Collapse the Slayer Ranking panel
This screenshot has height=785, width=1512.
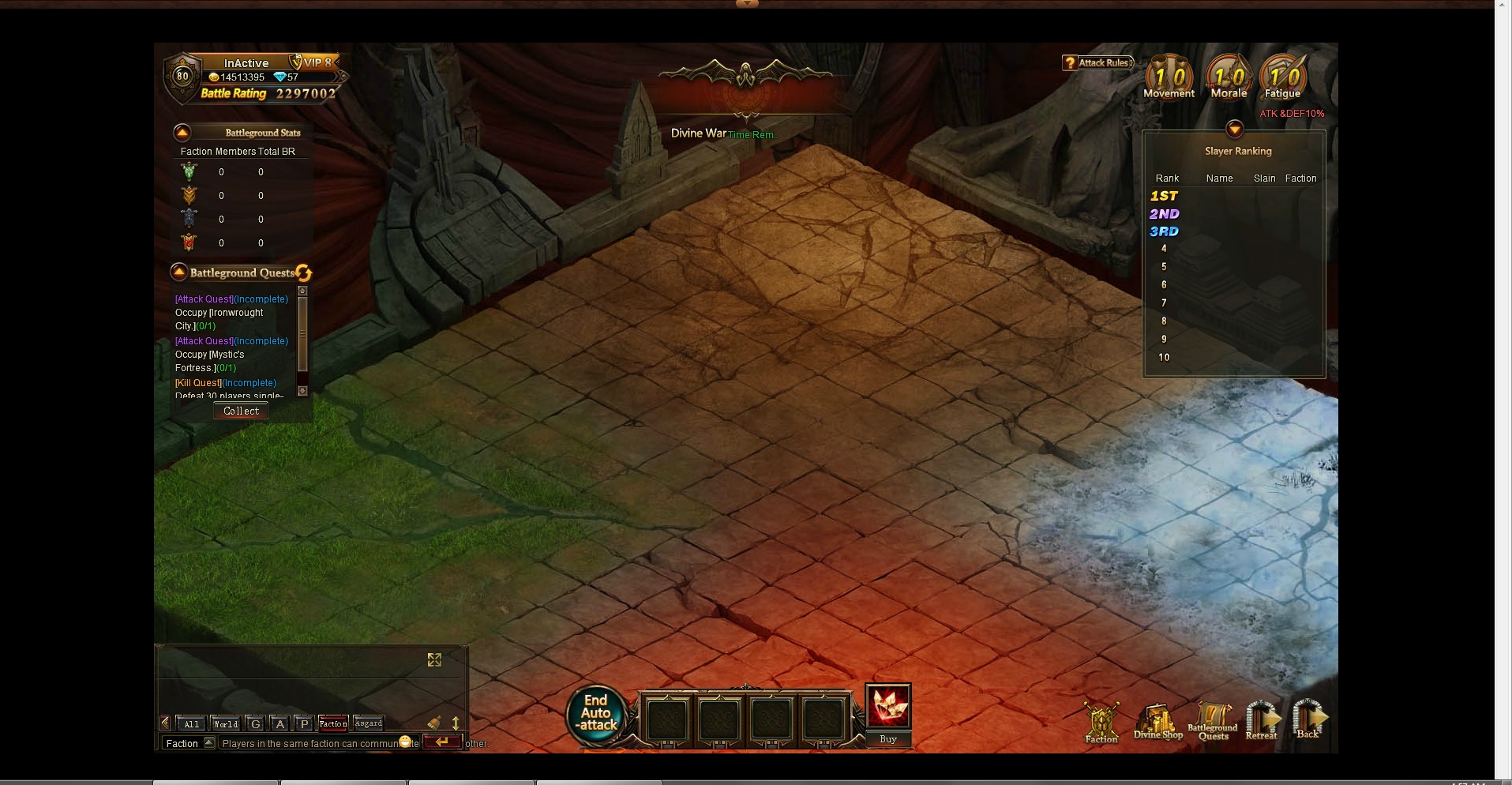[1235, 130]
